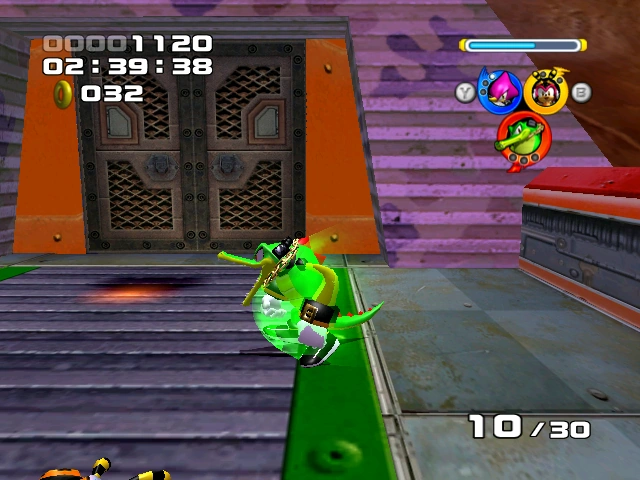Click Vector the Crocodile's leader icon
The height and width of the screenshot is (480, 640).
(x=522, y=137)
